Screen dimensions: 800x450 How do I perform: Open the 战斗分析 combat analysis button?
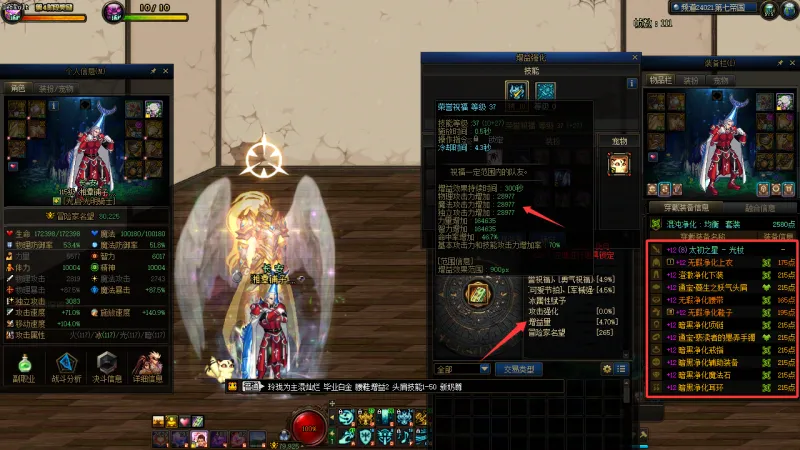(x=66, y=365)
